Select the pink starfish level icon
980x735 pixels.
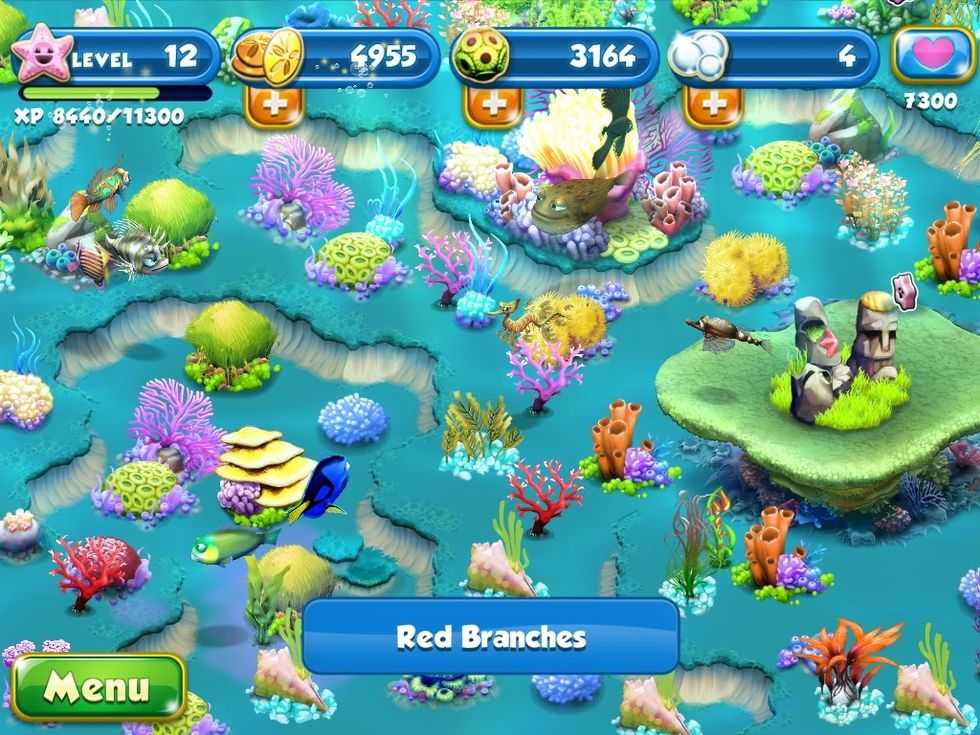point(43,56)
